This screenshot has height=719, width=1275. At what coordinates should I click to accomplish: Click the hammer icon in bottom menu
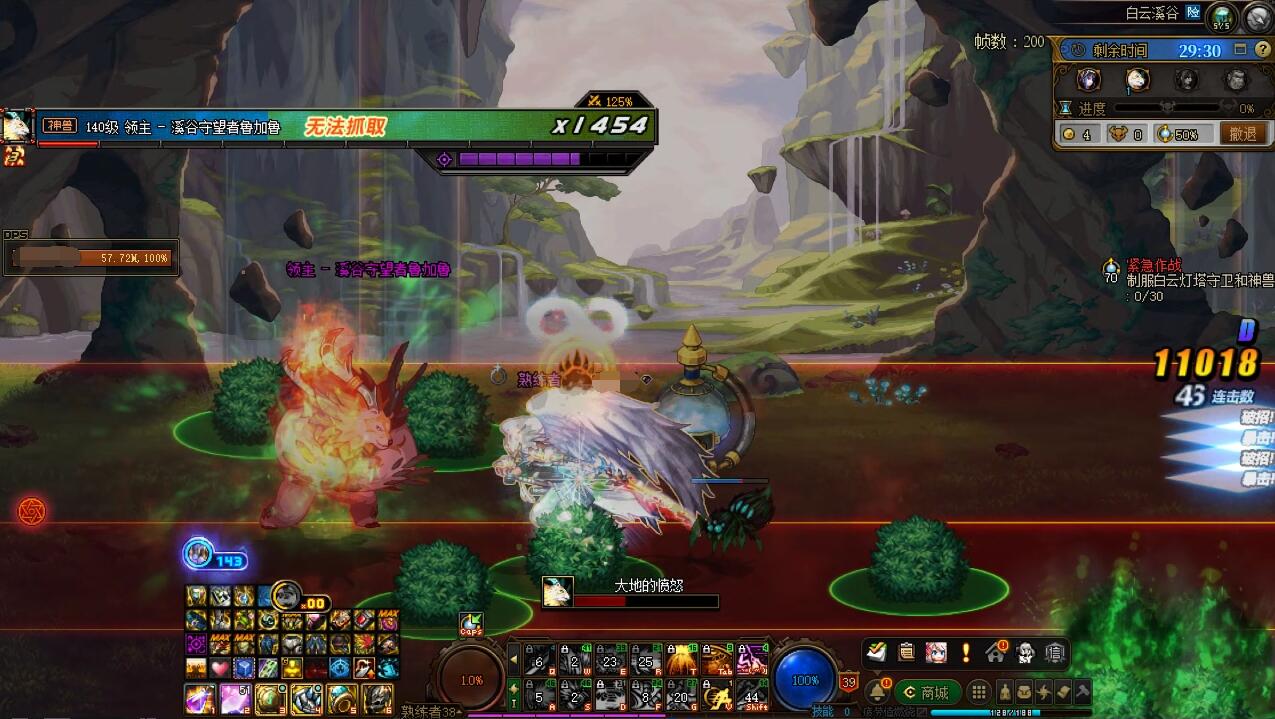coord(1080,692)
